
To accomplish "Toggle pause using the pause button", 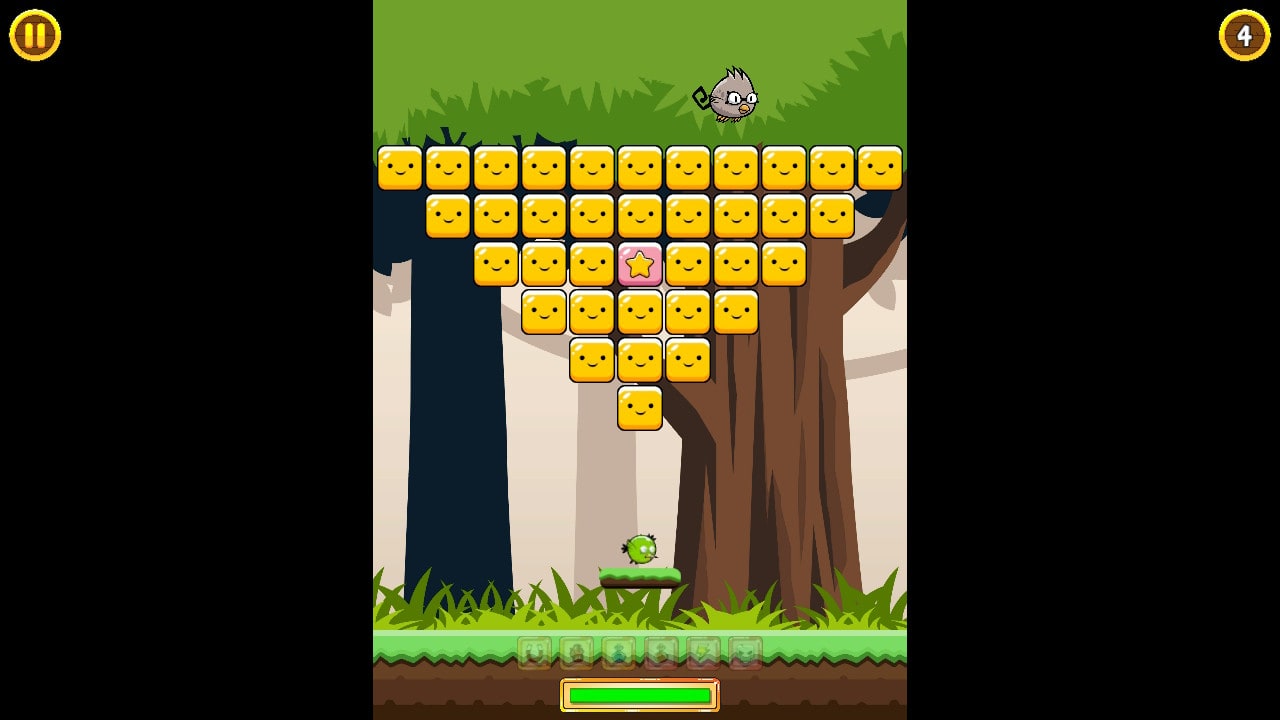I will 34,36.
